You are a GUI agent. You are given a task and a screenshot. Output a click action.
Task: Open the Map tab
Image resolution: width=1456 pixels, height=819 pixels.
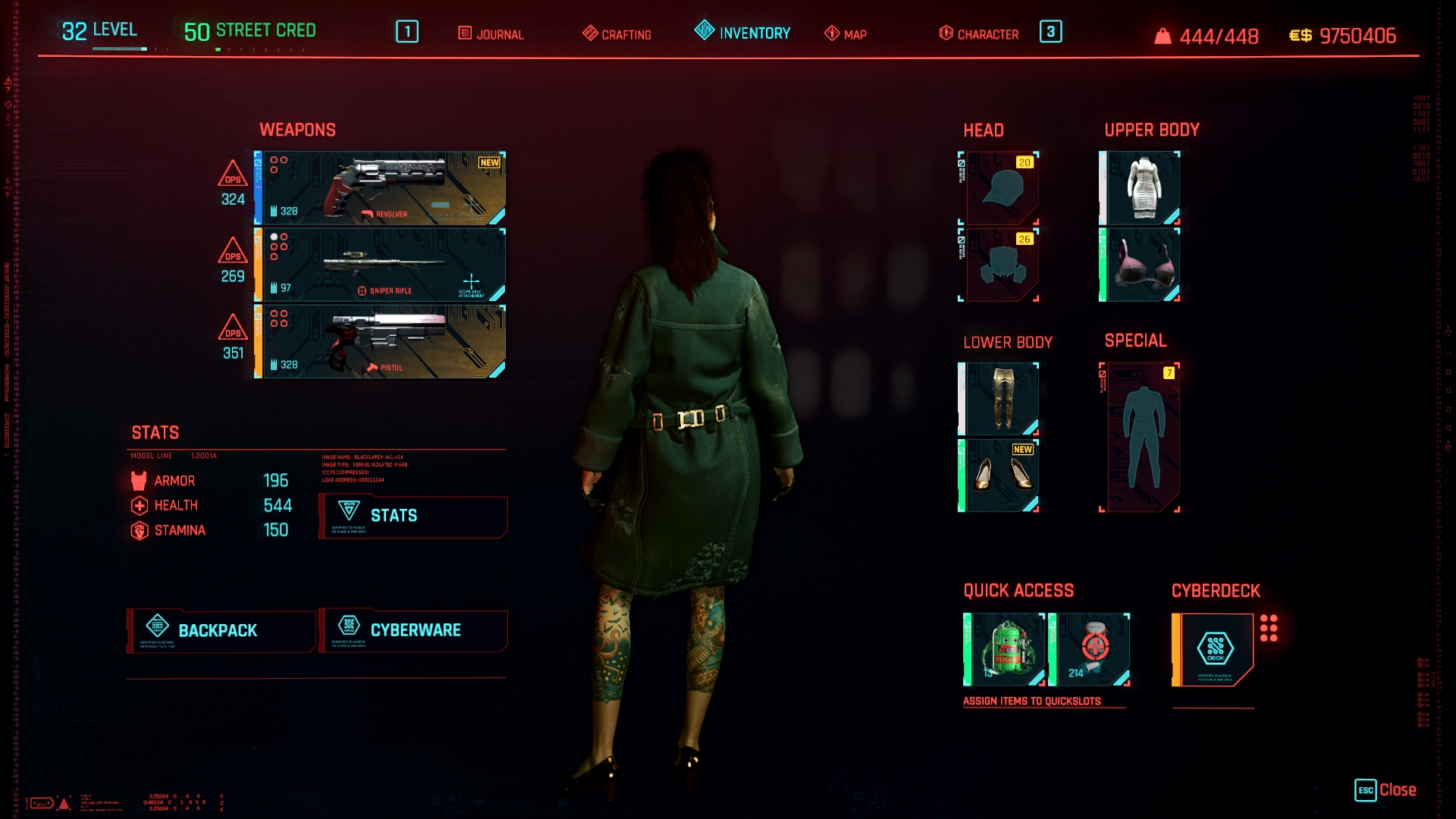pos(846,34)
